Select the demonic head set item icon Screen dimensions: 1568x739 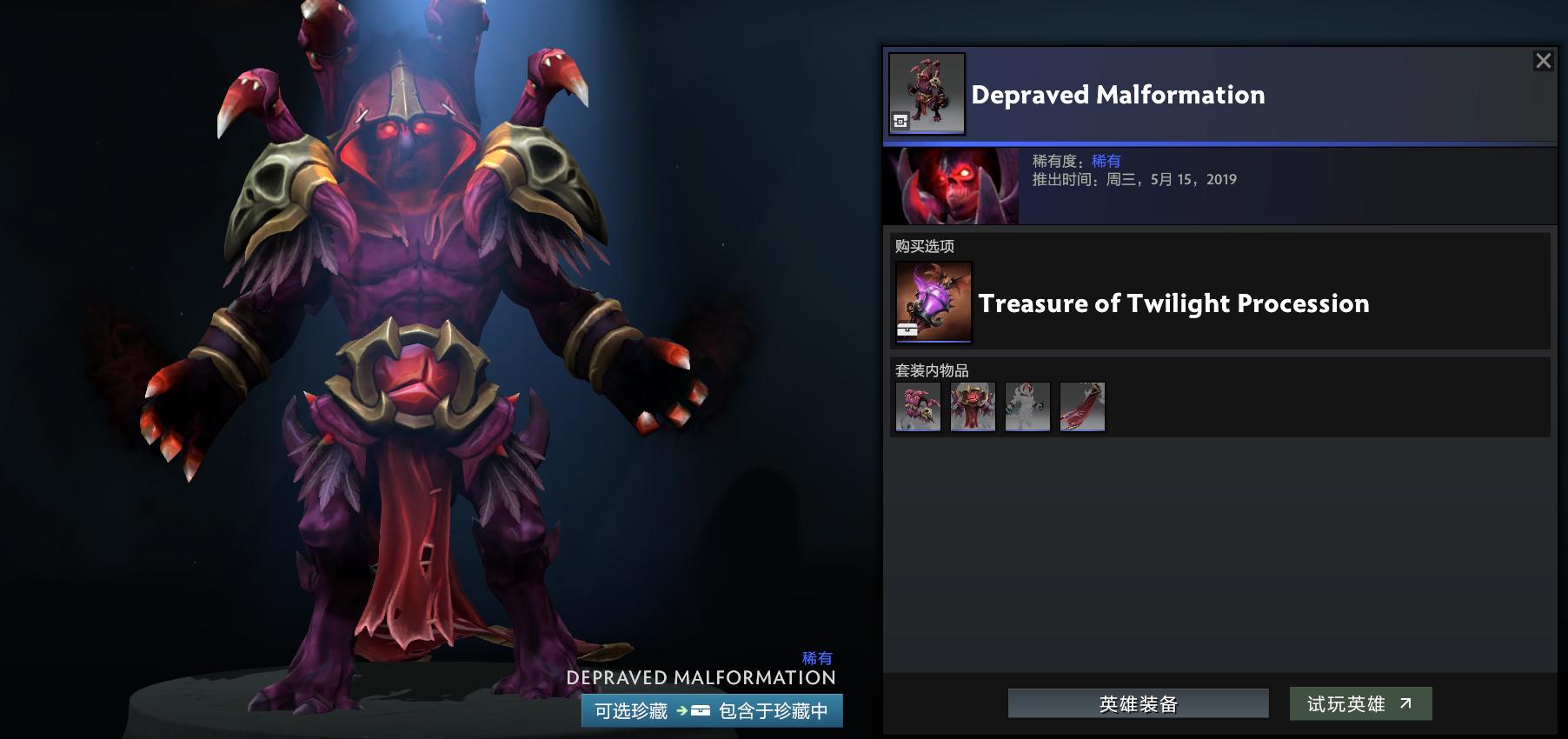pos(973,406)
